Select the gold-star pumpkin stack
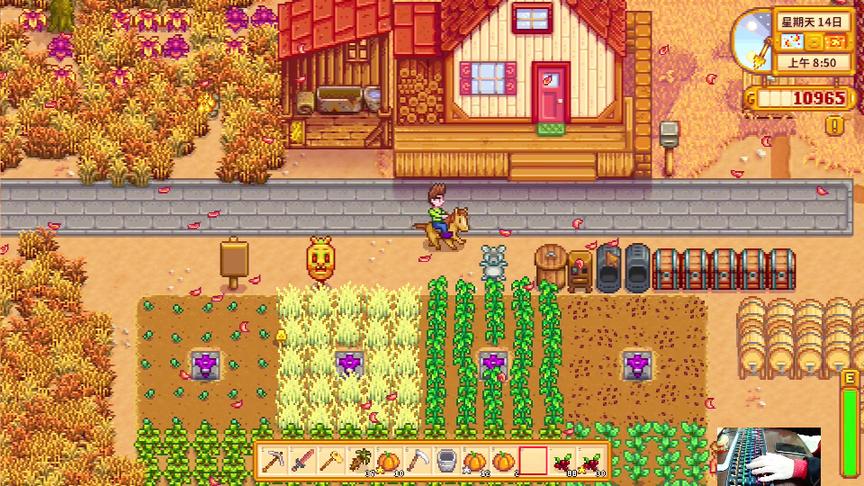 [x=389, y=461]
